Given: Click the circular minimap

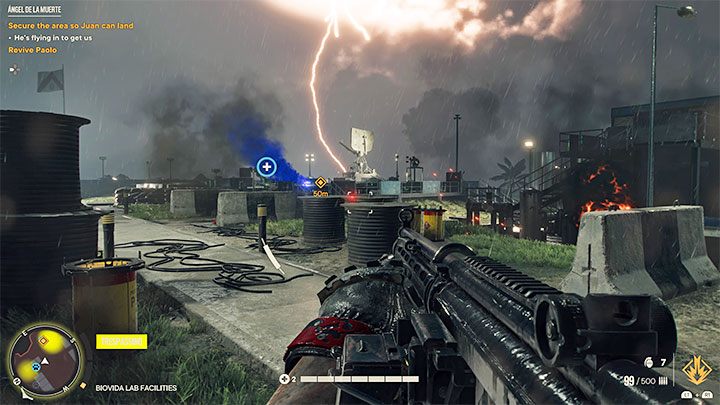Looking at the screenshot, I should [44, 361].
